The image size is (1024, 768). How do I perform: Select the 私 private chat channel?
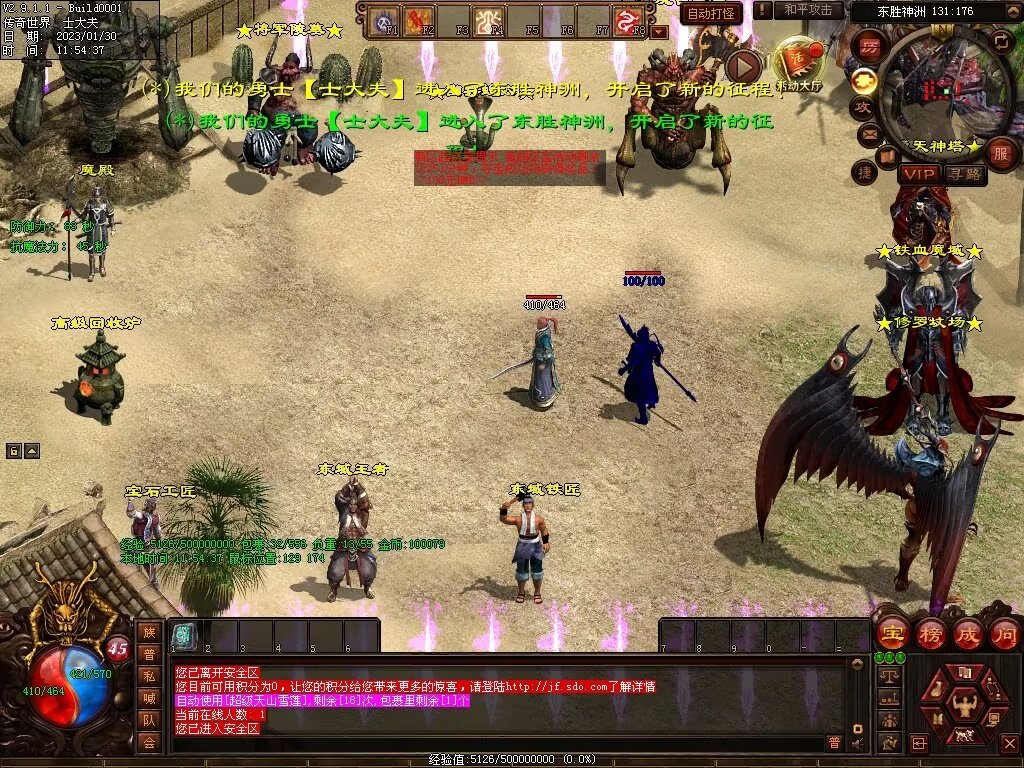click(149, 676)
